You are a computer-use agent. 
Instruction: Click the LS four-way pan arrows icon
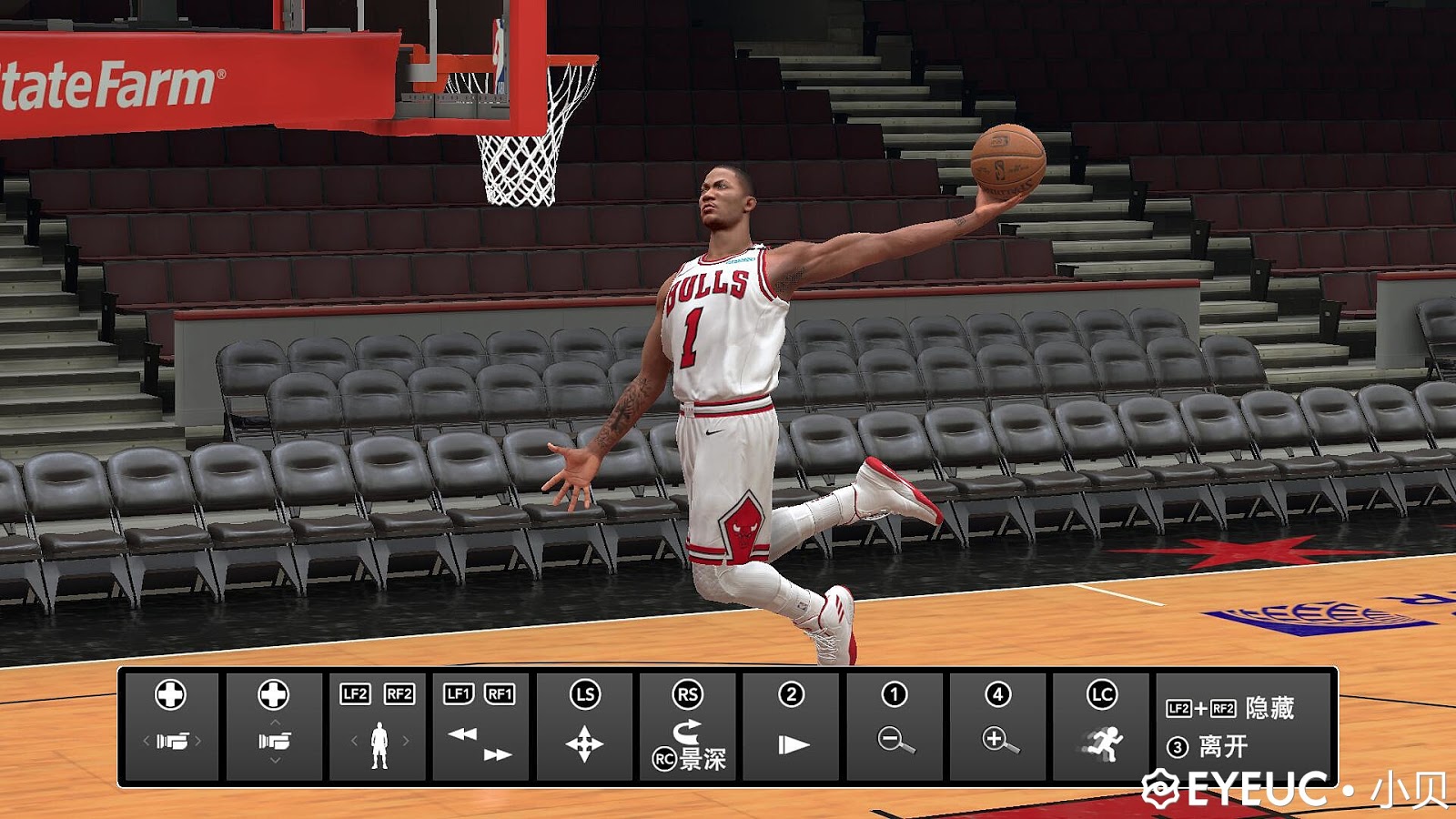pos(584,742)
